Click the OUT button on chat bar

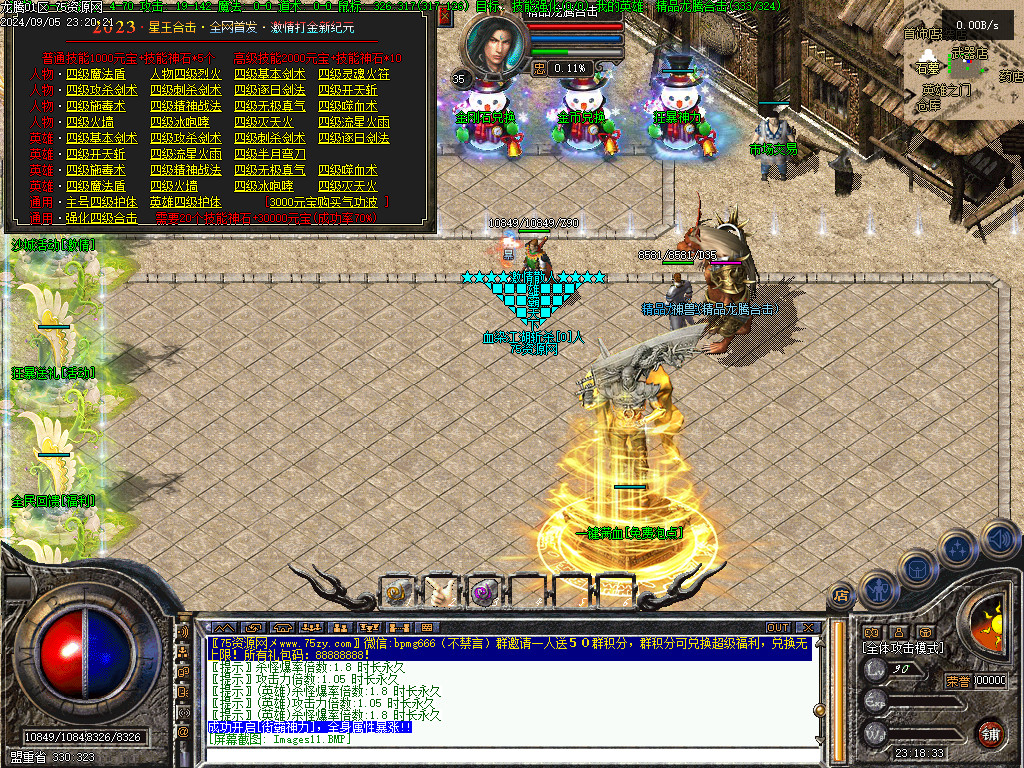(x=778, y=628)
